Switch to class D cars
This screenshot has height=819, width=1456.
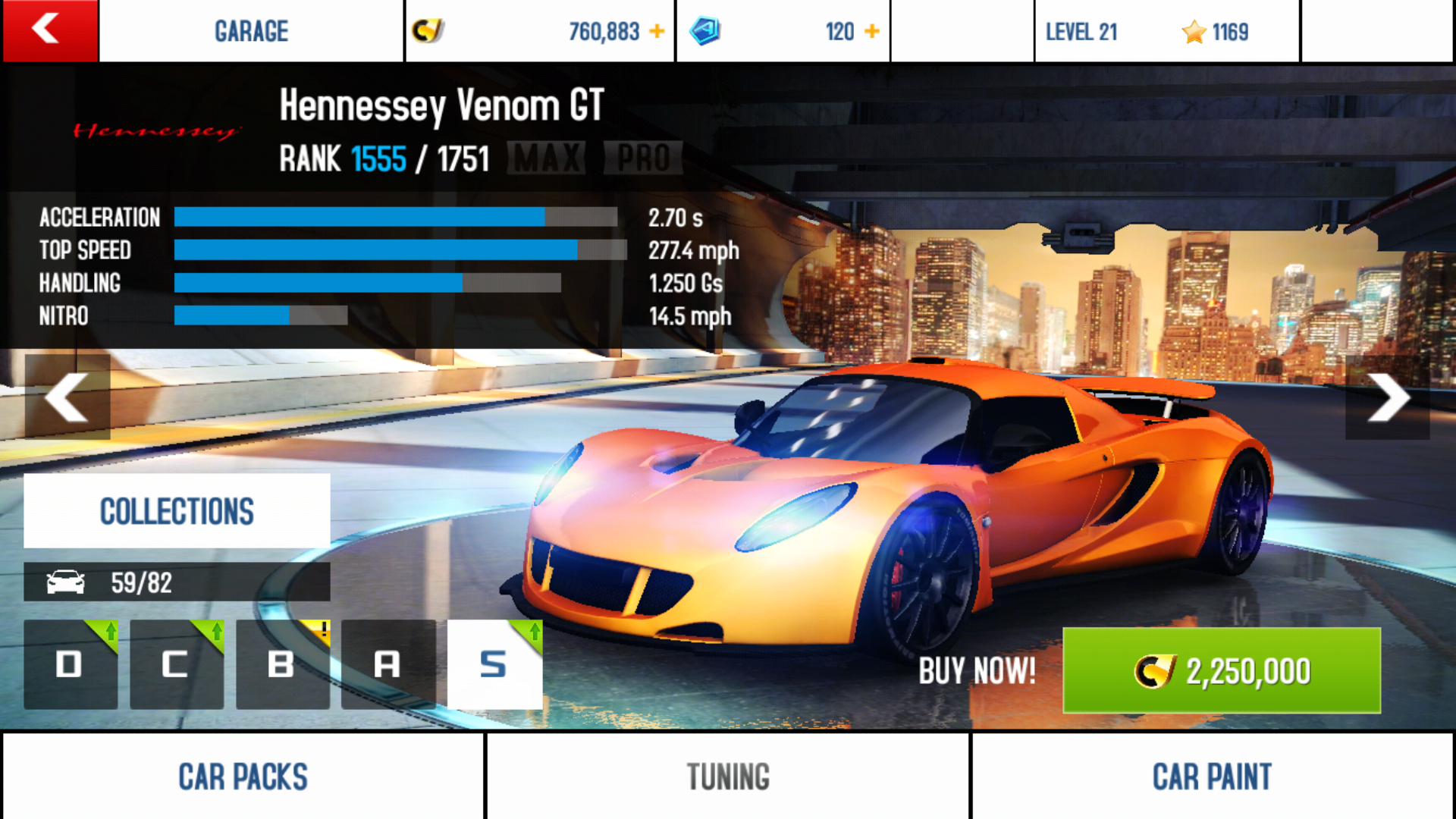[x=71, y=664]
